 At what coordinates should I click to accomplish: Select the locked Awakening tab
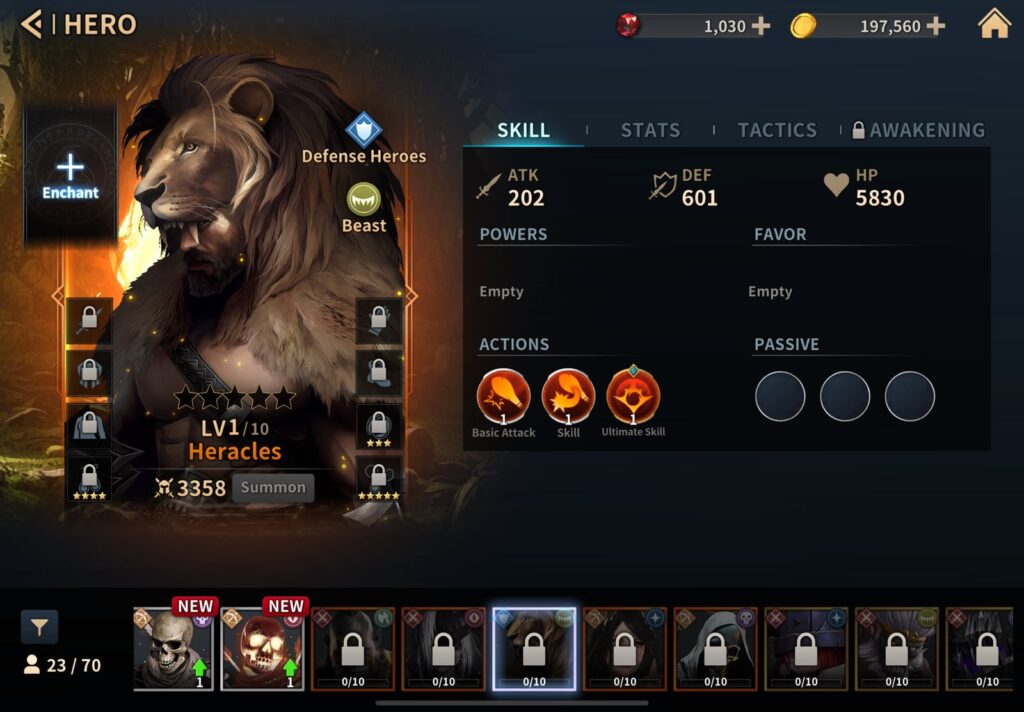918,130
